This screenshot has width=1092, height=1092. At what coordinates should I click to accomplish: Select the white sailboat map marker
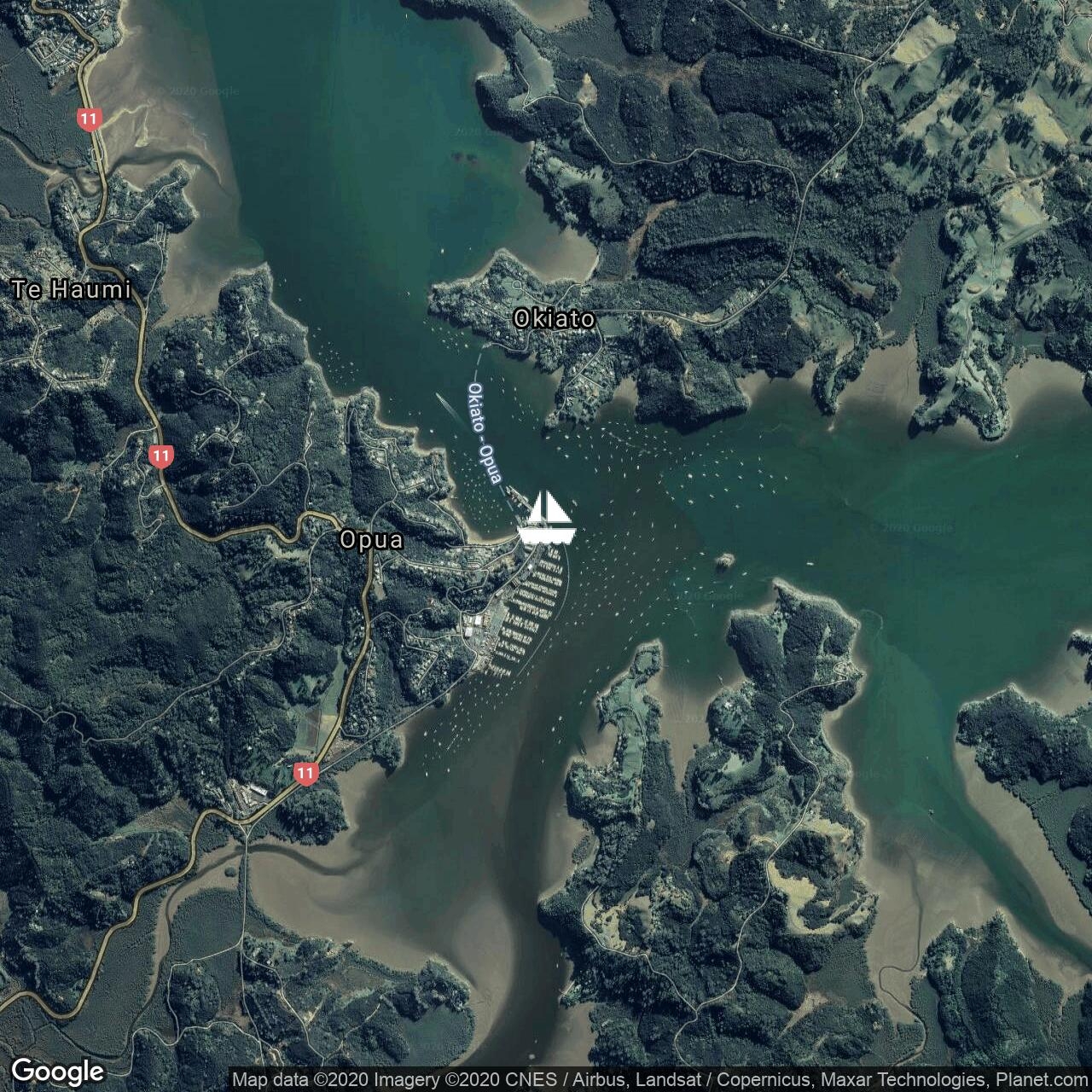[547, 518]
